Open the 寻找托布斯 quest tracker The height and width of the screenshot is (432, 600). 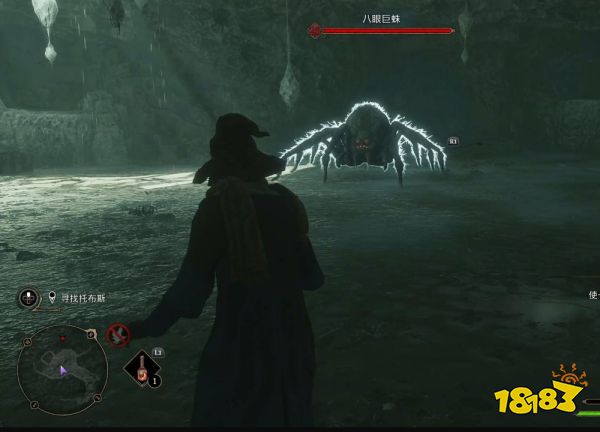click(73, 297)
